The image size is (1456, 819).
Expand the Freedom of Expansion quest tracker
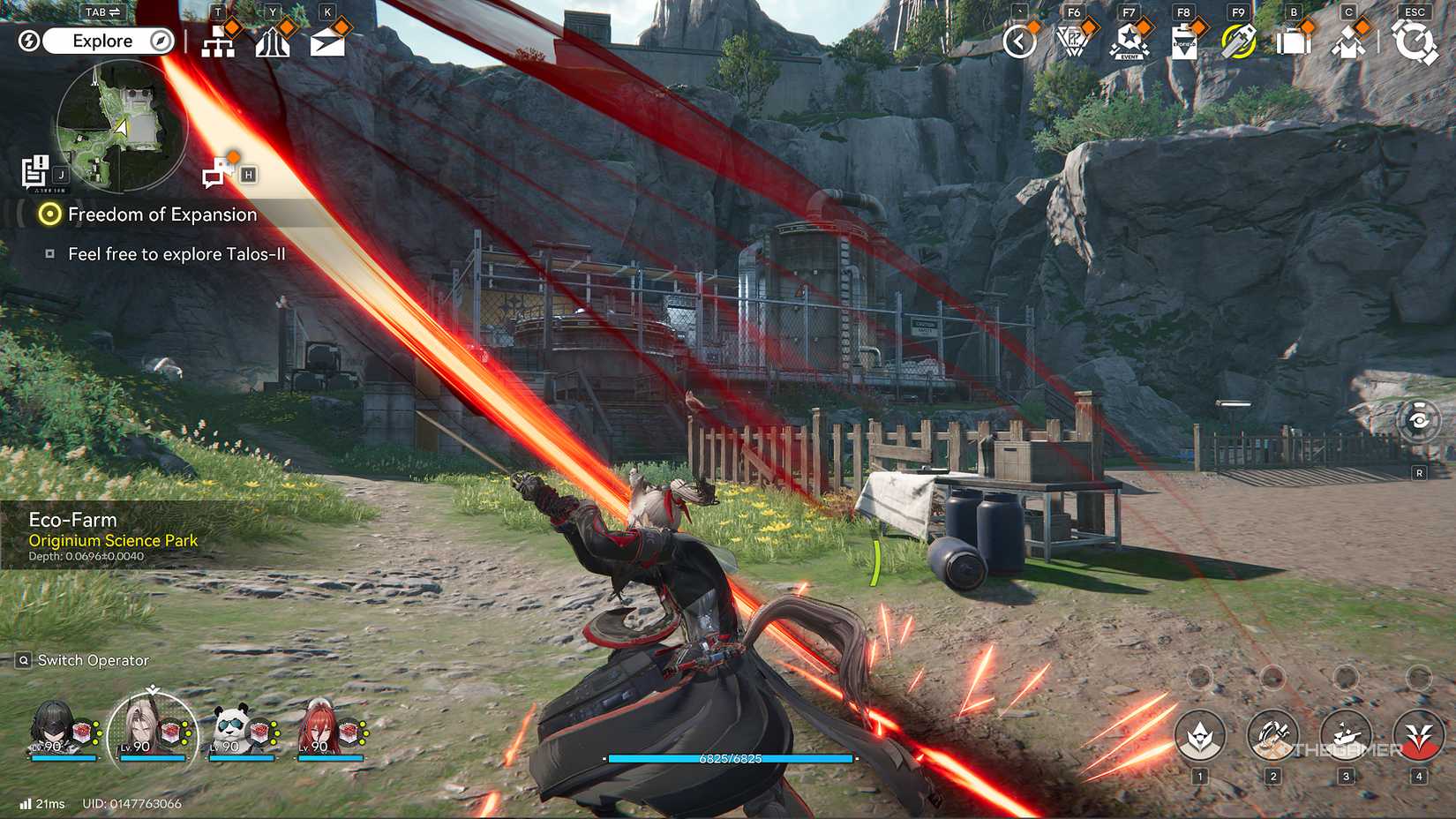tap(161, 214)
